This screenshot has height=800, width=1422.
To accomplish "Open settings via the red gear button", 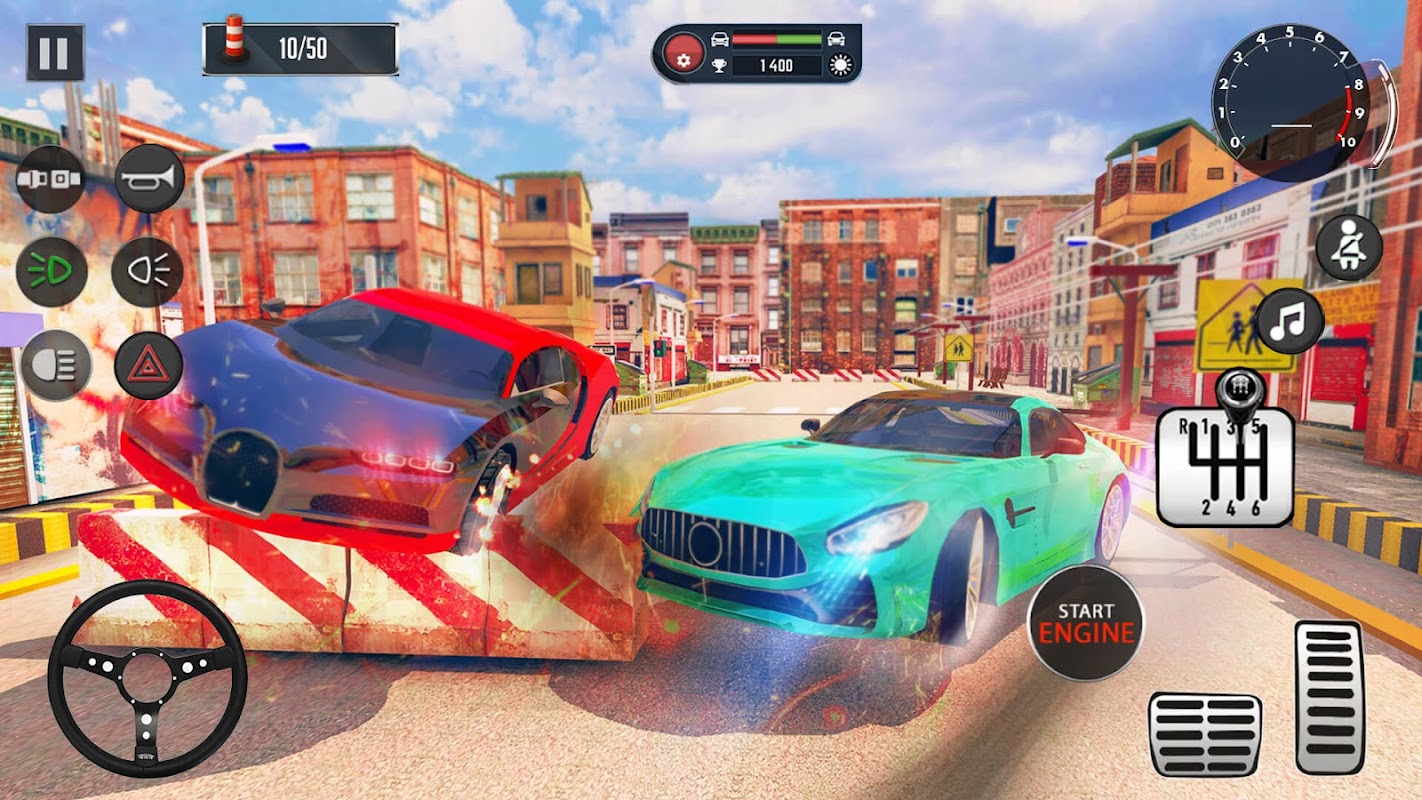I will point(683,54).
